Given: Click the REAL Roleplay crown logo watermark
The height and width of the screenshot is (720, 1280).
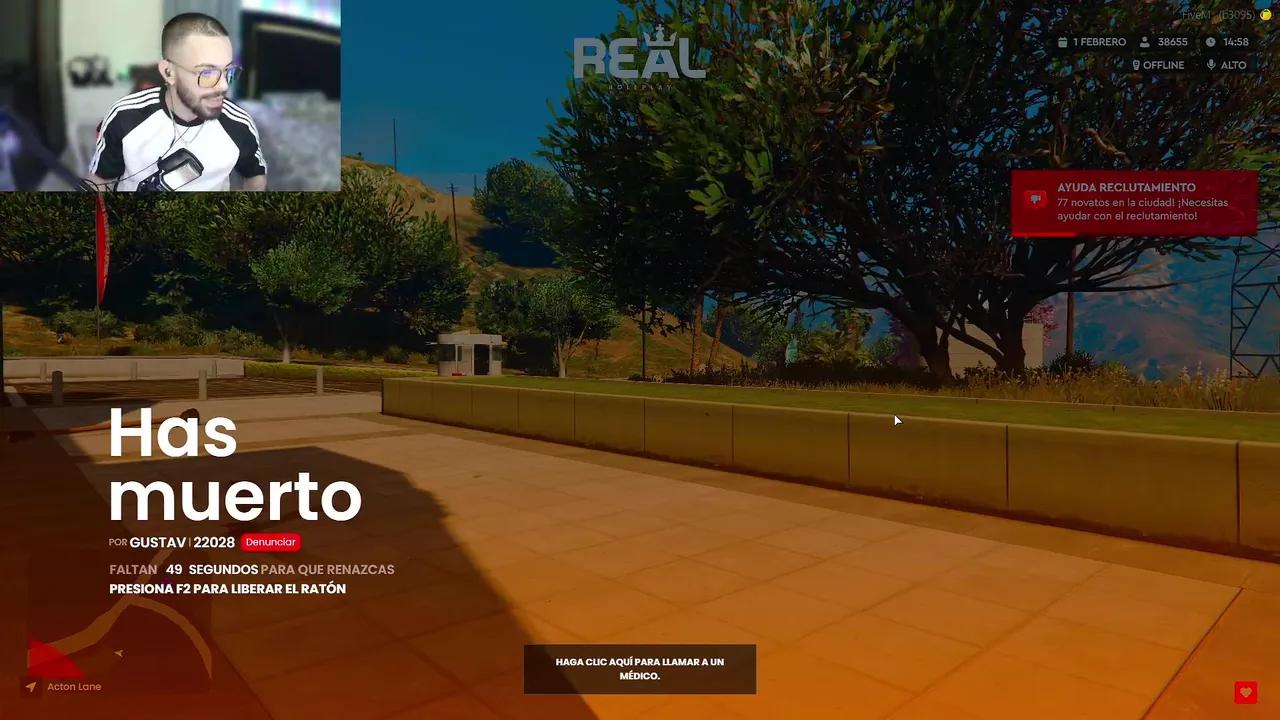Looking at the screenshot, I should point(639,57).
